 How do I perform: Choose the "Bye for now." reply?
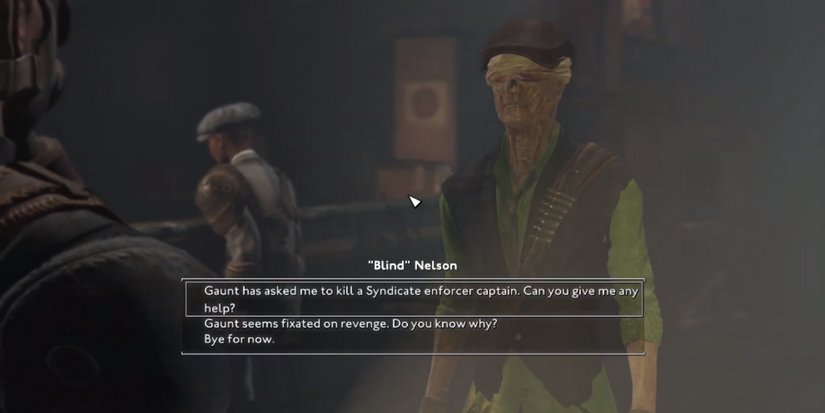click(239, 339)
